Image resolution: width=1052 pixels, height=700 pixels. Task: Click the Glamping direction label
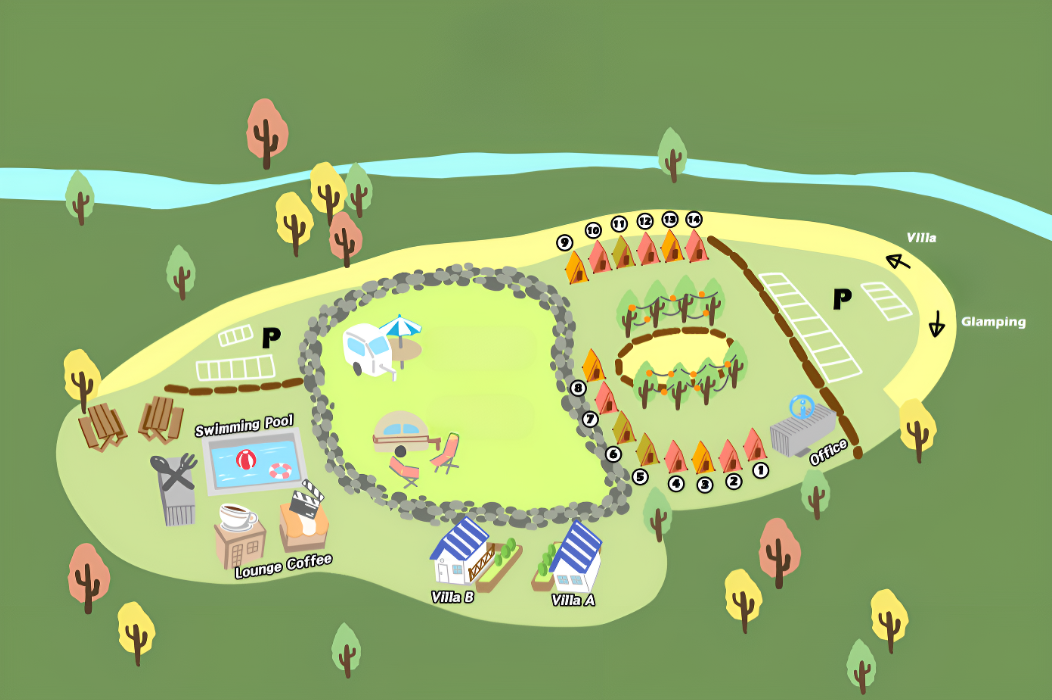993,322
